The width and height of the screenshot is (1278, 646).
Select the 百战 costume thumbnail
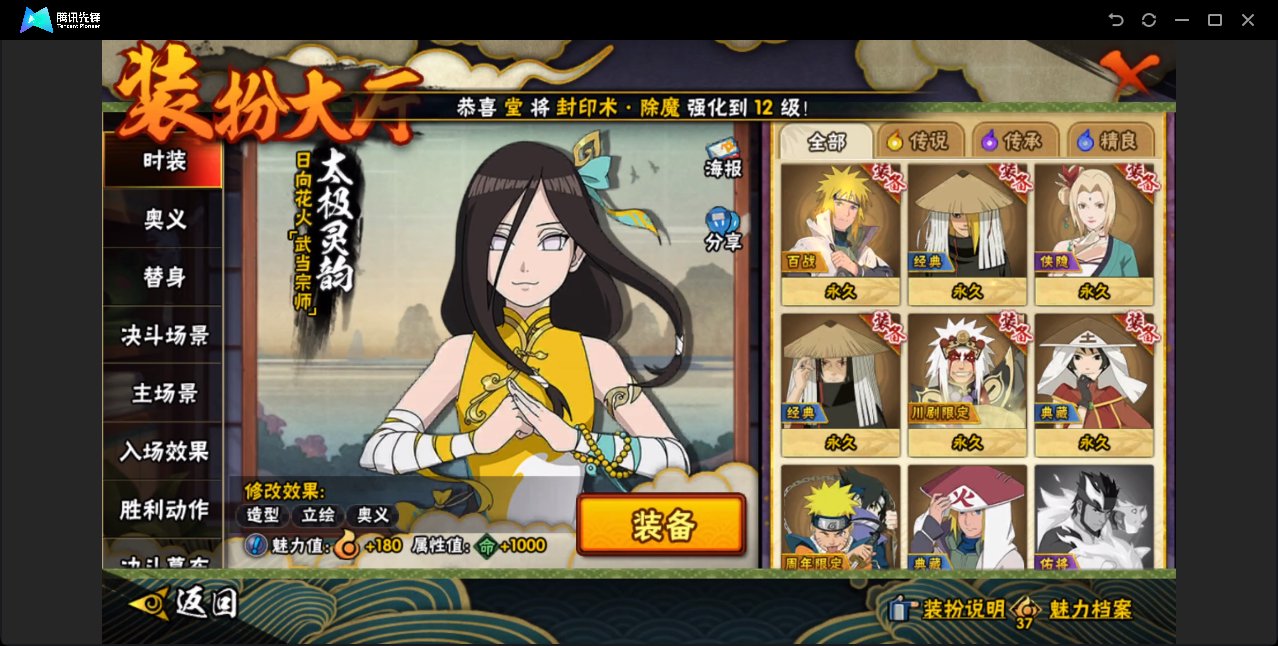coord(840,232)
